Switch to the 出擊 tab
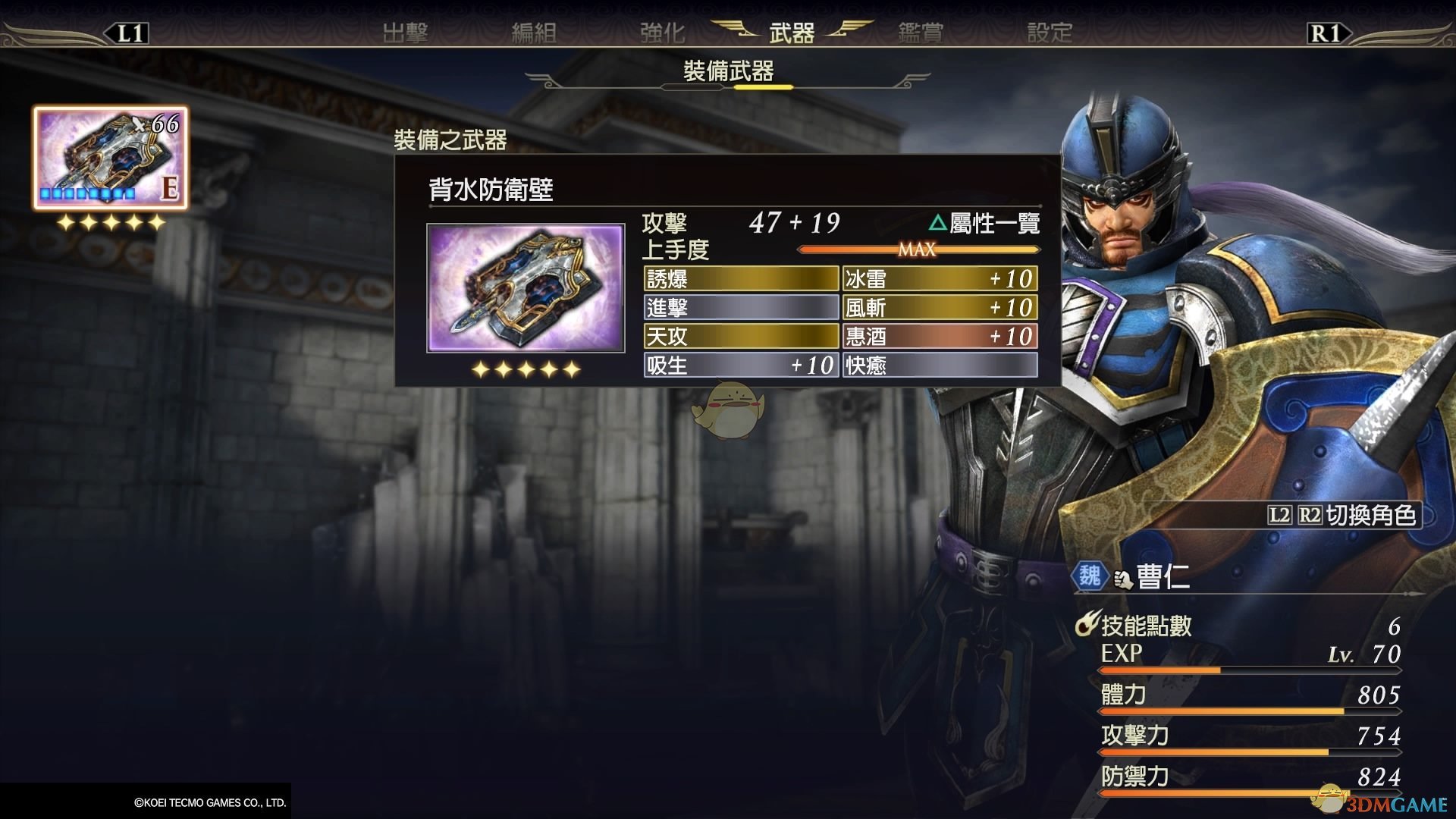The width and height of the screenshot is (1456, 819). pos(405,33)
